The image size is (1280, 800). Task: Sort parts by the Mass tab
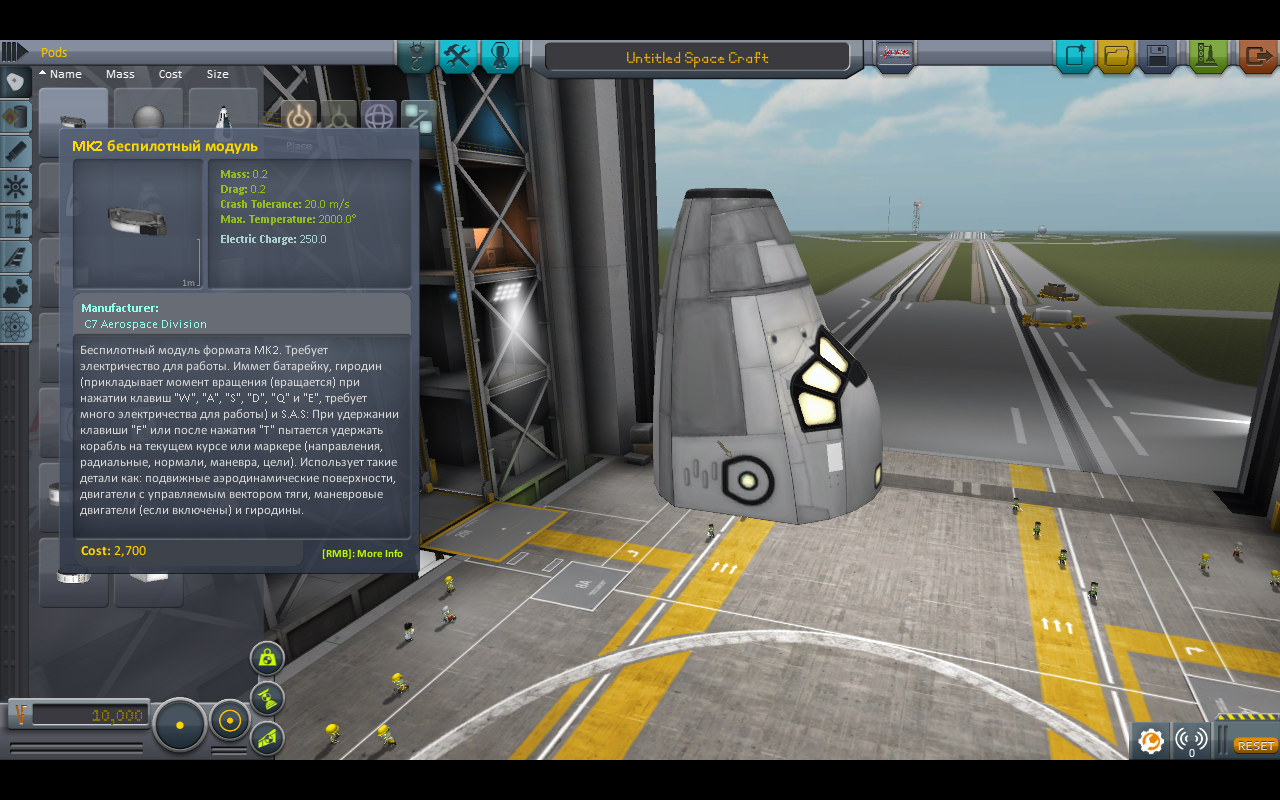click(119, 73)
